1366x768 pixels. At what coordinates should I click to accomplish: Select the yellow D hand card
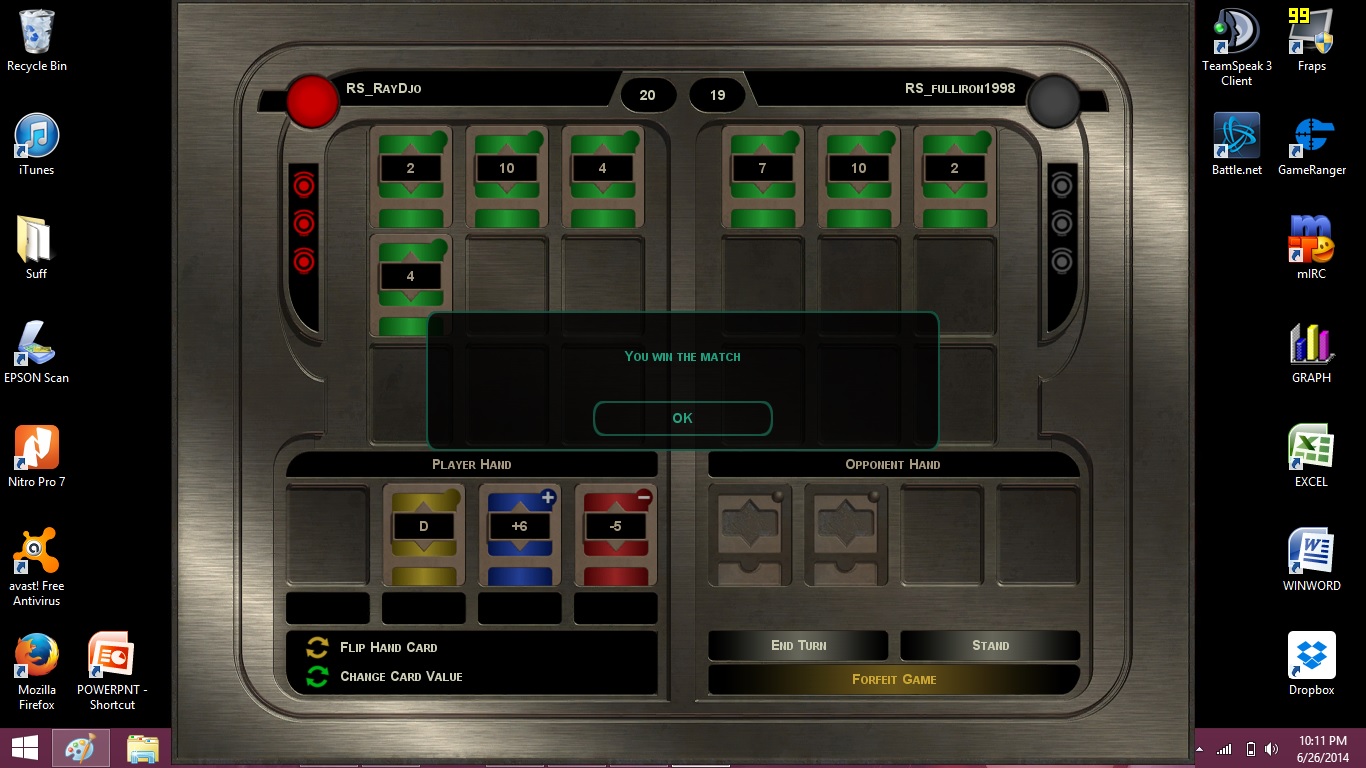[x=423, y=534]
